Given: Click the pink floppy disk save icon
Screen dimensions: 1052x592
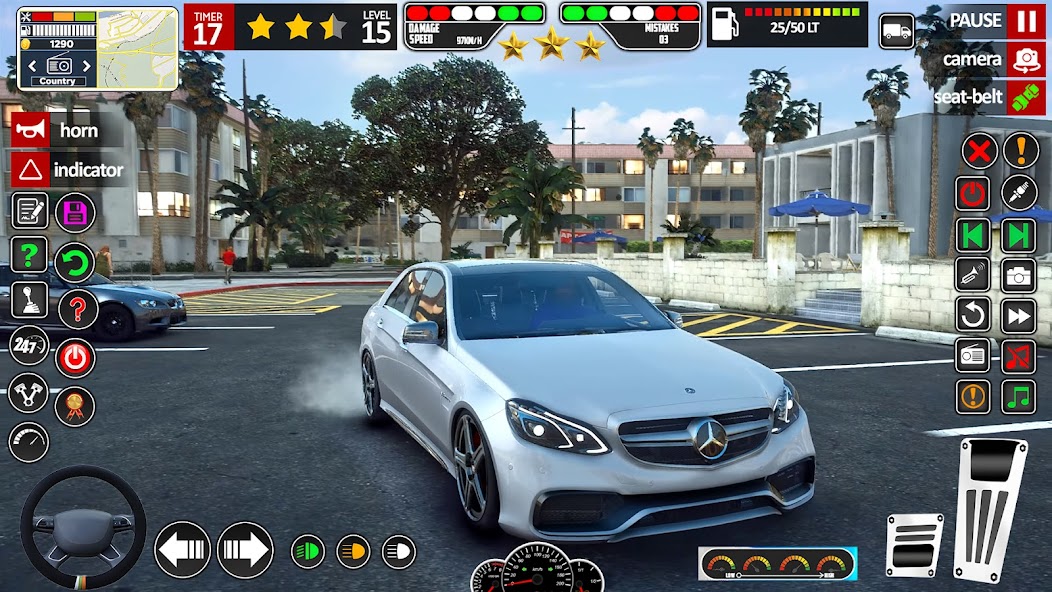Looking at the screenshot, I should [75, 212].
